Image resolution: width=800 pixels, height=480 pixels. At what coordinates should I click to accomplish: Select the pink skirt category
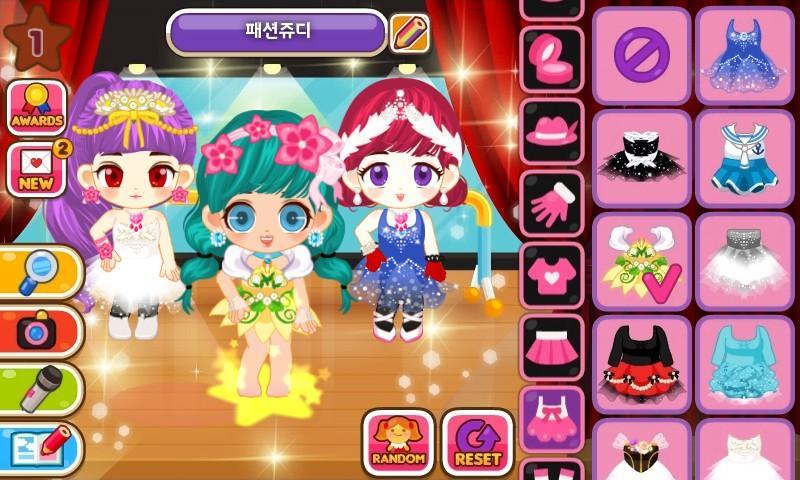pos(551,347)
